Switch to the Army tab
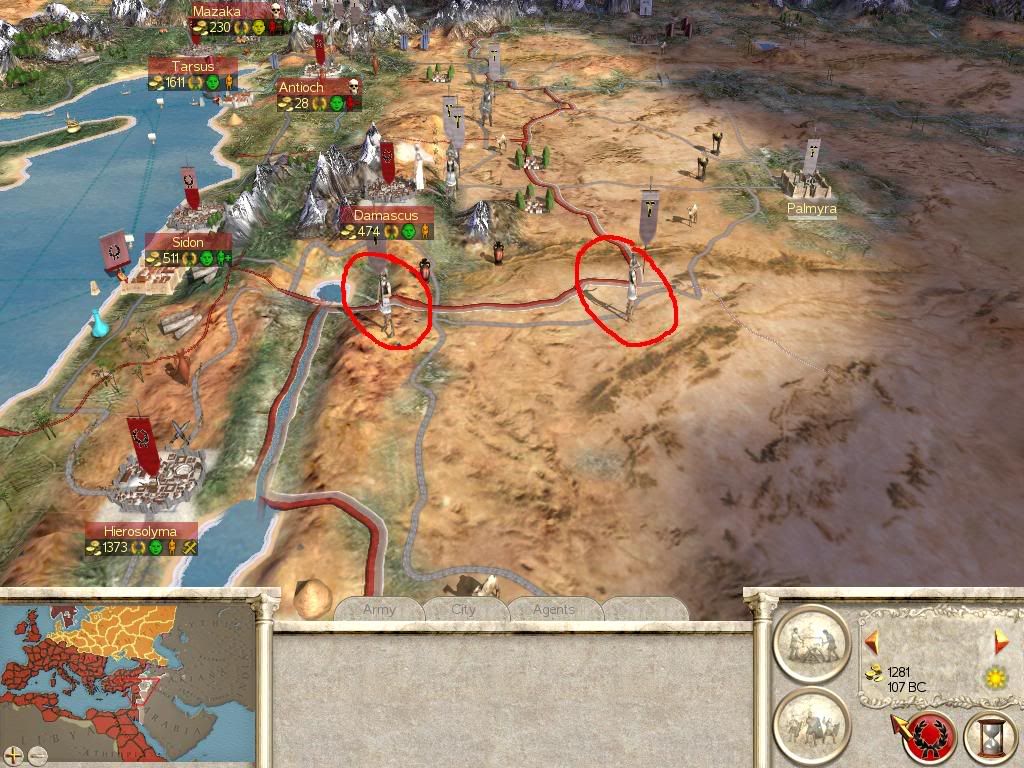The width and height of the screenshot is (1024, 768). (379, 609)
